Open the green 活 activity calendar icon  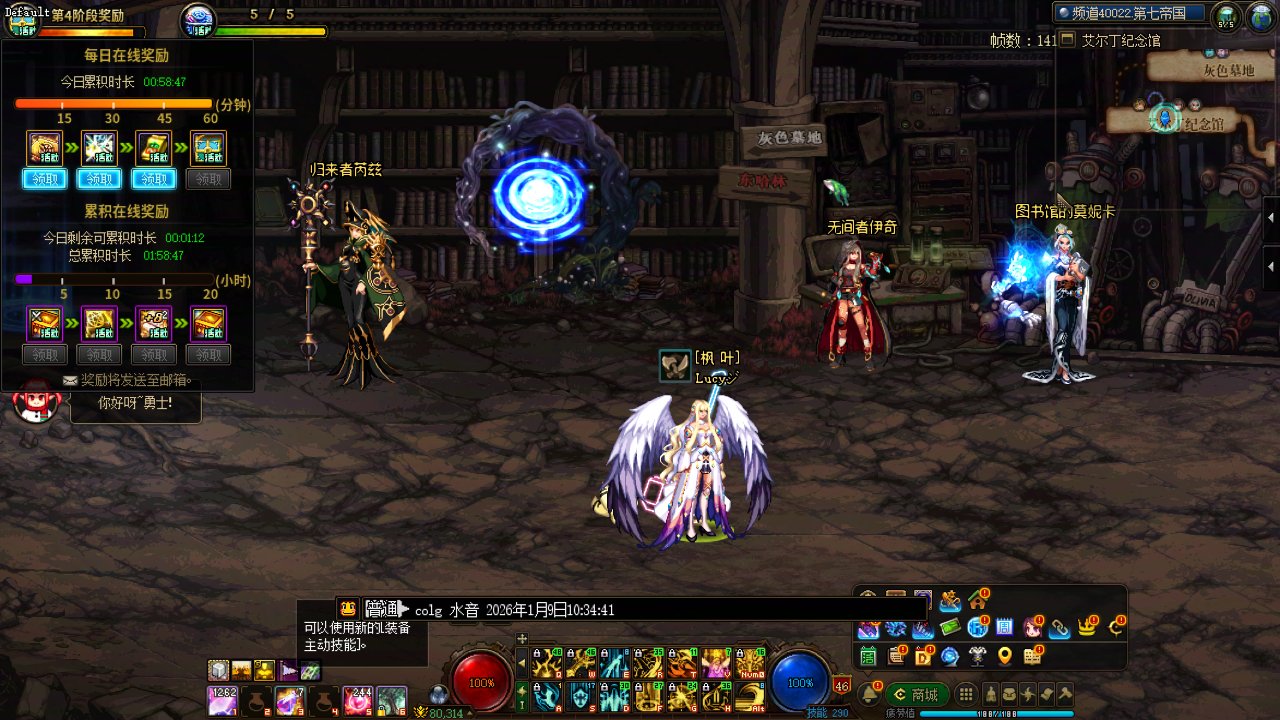tap(868, 656)
